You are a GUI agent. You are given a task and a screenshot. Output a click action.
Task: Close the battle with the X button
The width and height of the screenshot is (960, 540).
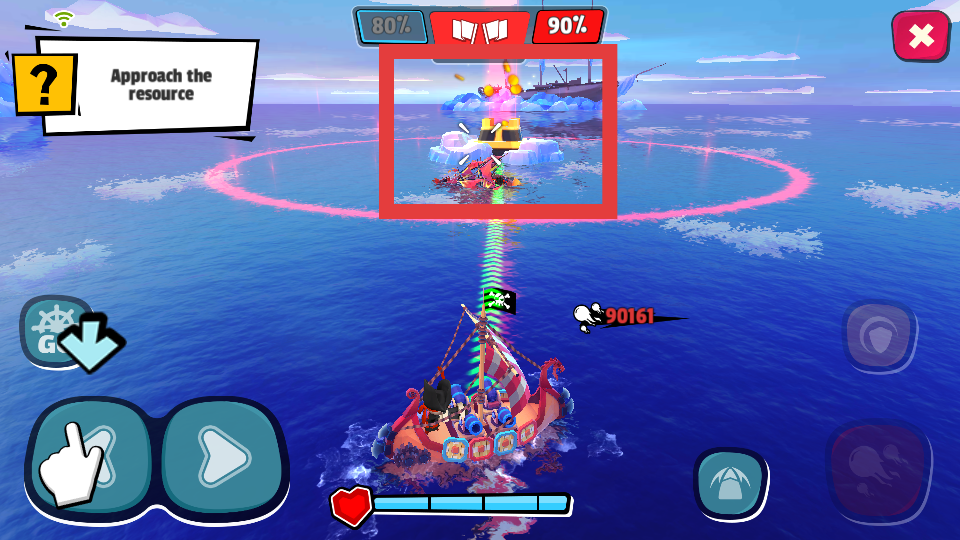point(920,37)
